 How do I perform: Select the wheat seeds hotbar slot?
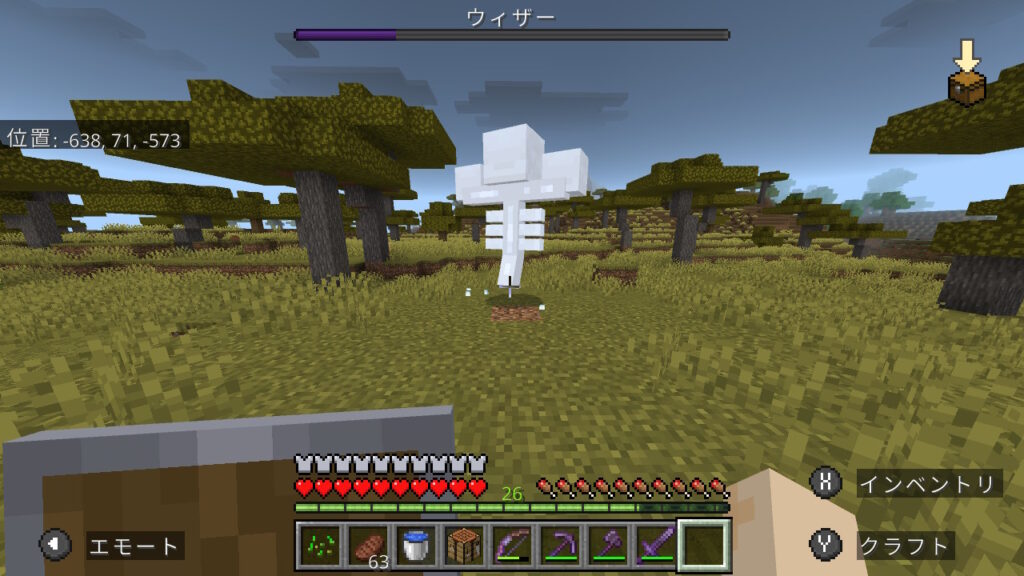tap(320, 545)
